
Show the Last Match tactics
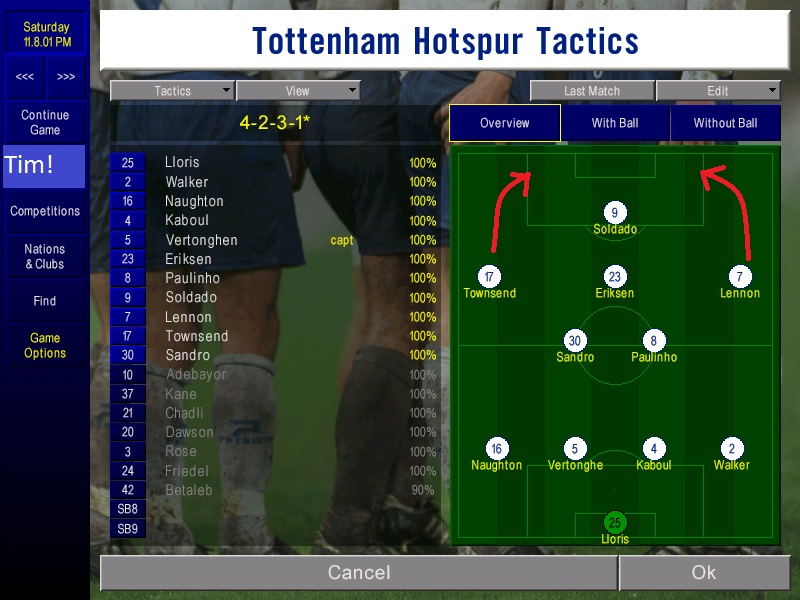[x=591, y=91]
